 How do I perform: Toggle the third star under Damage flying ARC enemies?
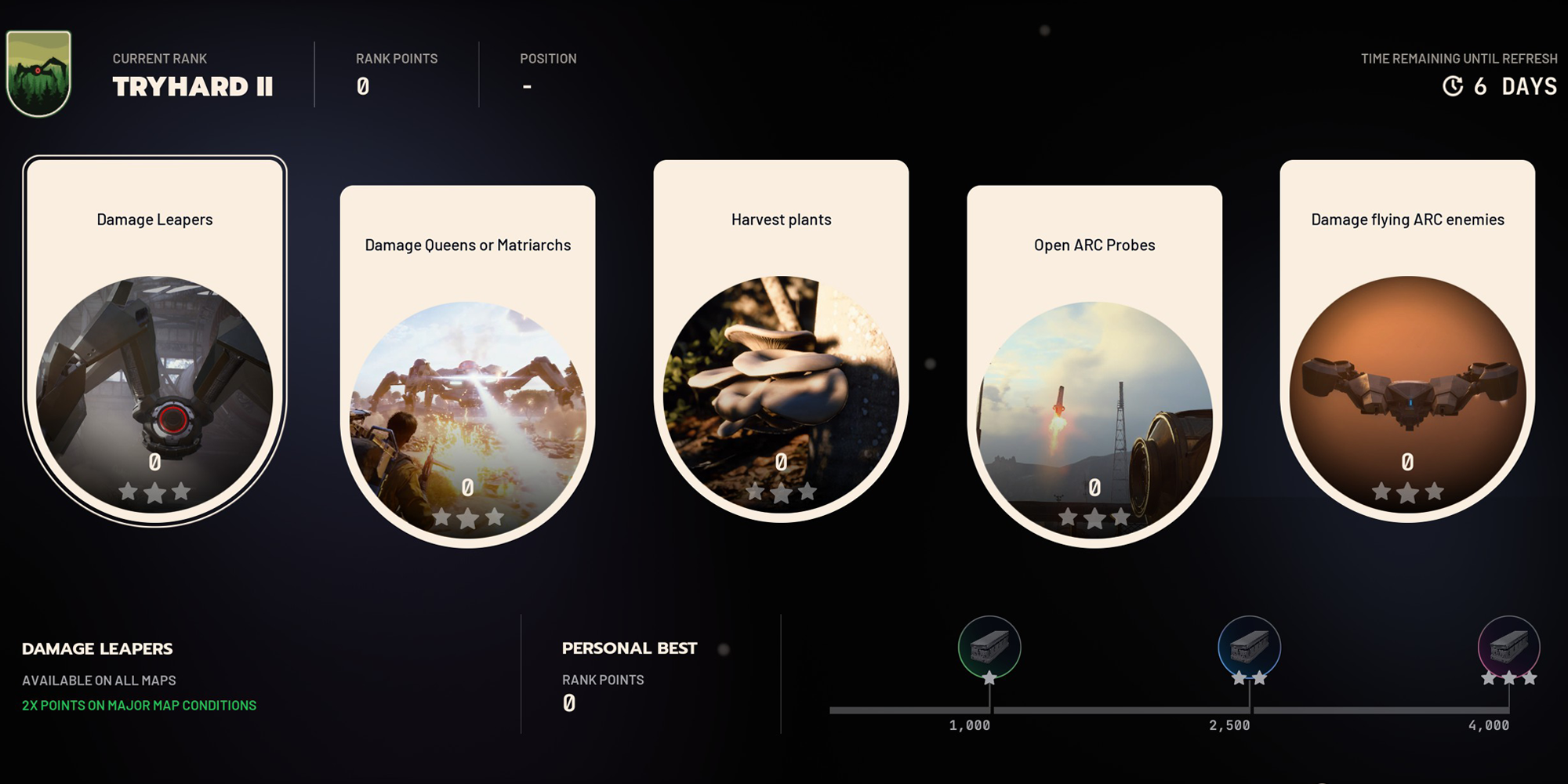1435,492
